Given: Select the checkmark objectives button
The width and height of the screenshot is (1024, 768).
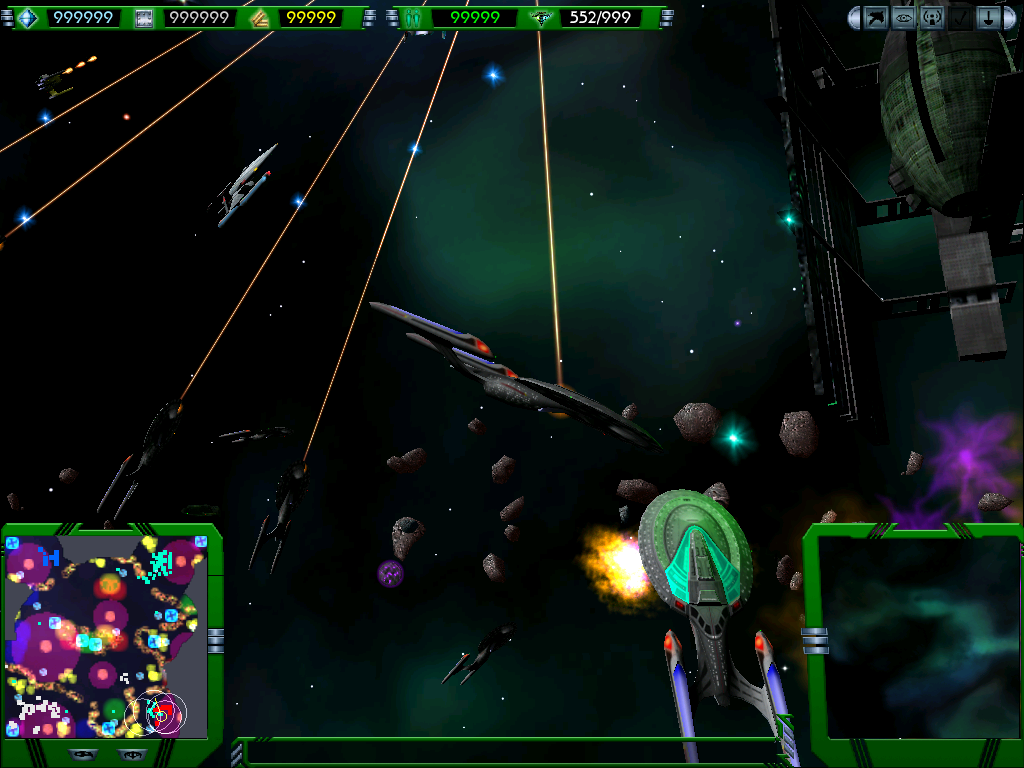Looking at the screenshot, I should 960,18.
